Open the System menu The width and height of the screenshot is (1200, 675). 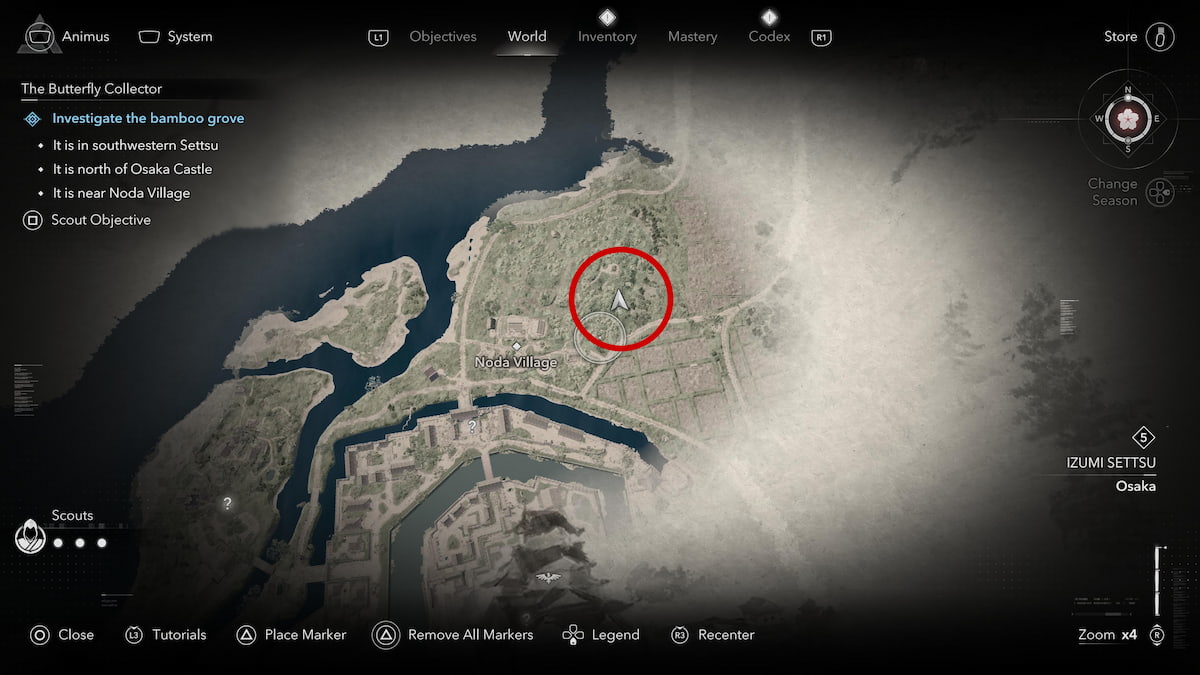click(176, 37)
